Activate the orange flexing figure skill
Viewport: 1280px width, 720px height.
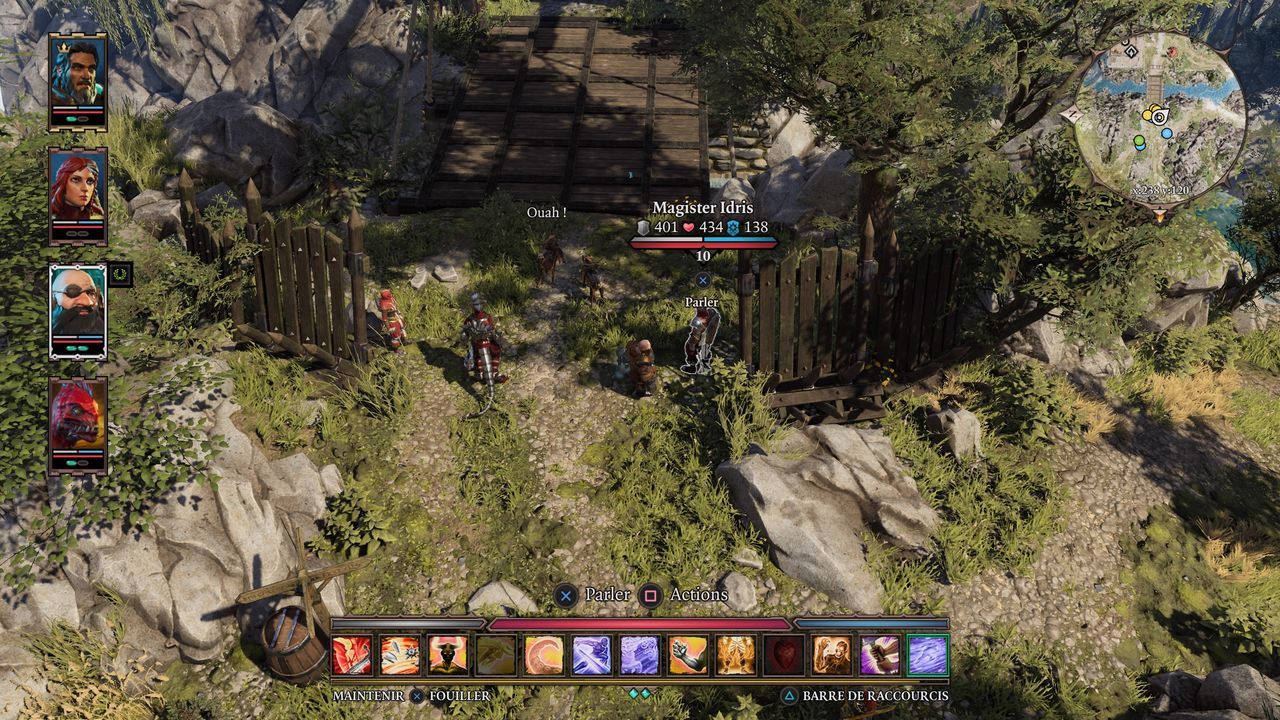coord(832,655)
